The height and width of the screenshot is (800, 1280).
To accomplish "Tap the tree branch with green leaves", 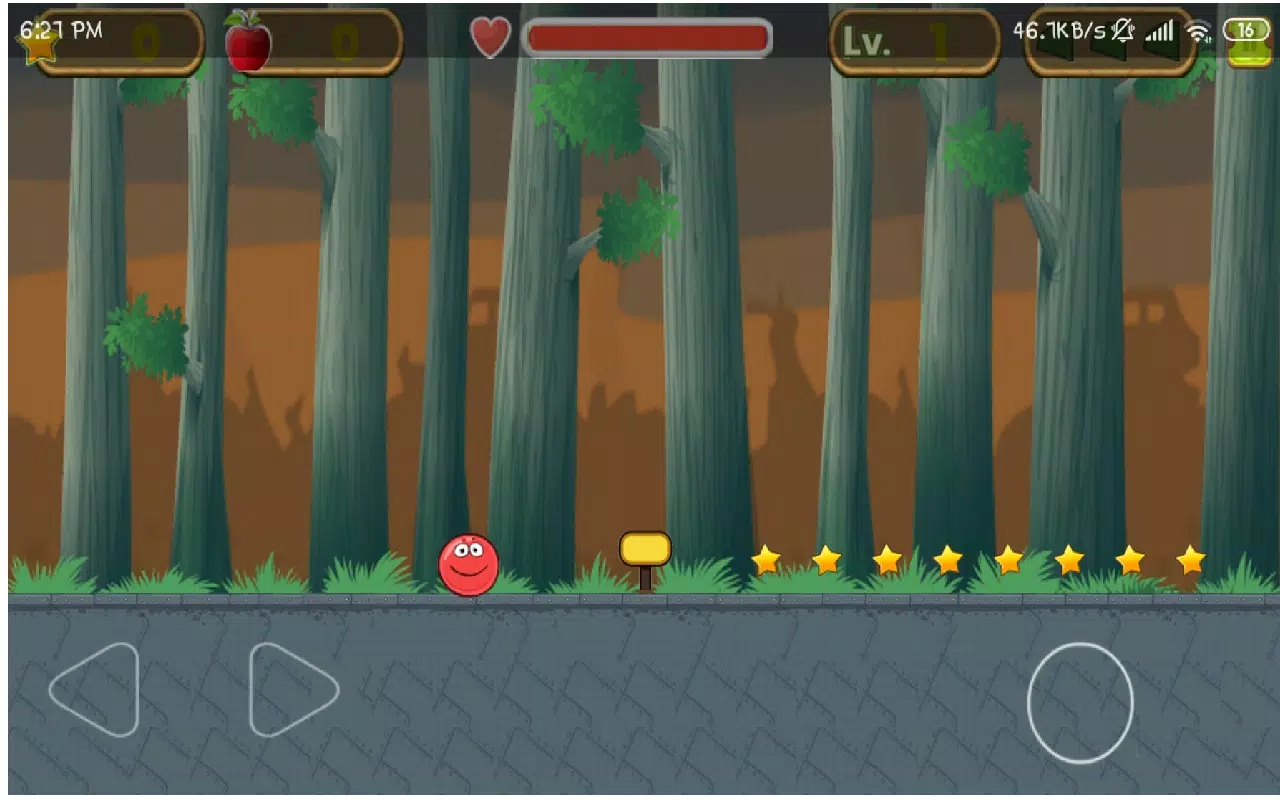I will click(630, 225).
